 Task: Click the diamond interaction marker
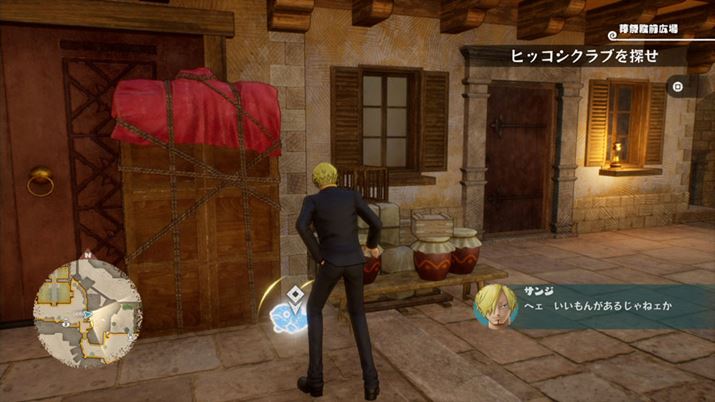point(297,295)
